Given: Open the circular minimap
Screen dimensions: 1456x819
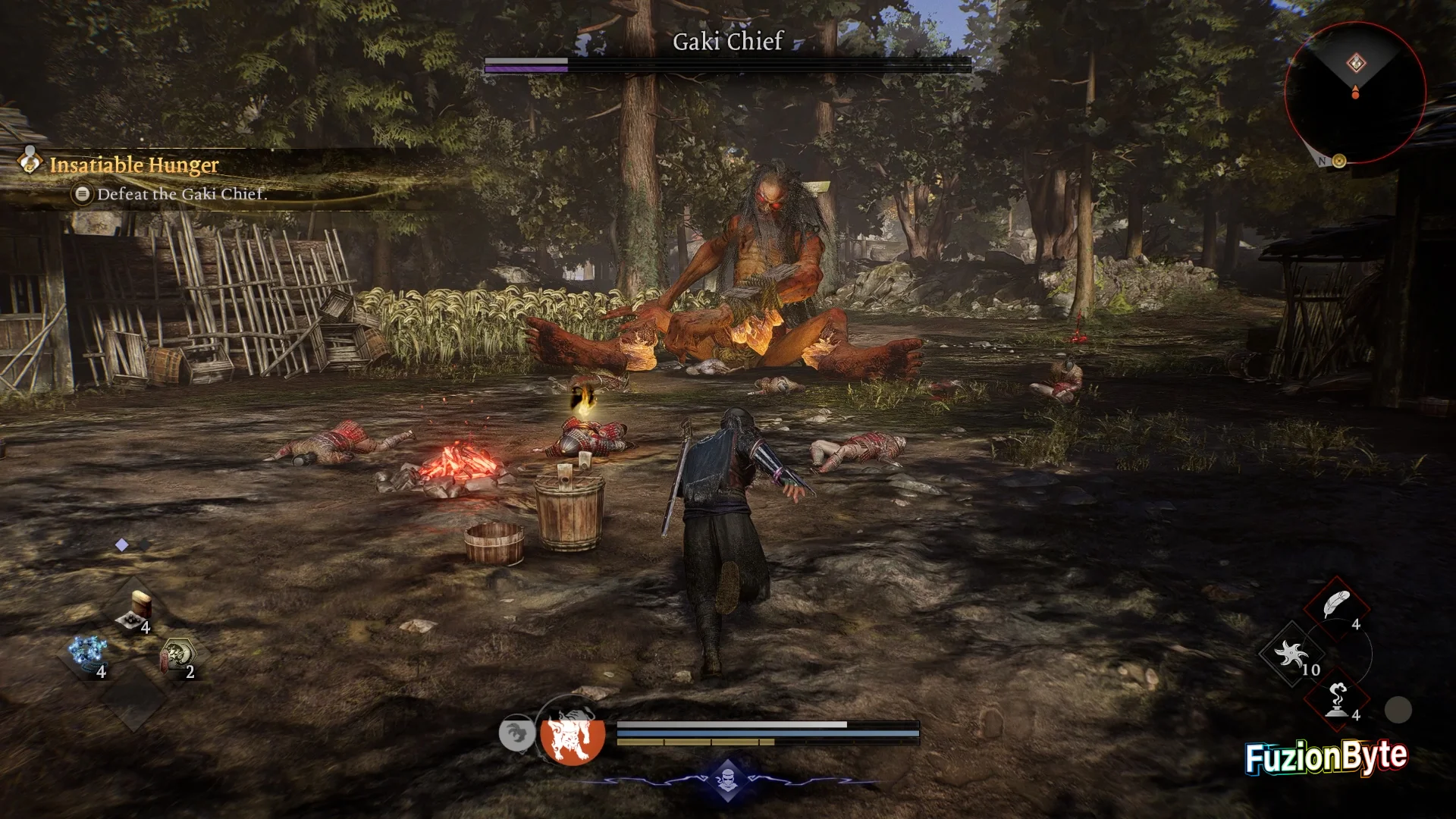Looking at the screenshot, I should [x=1354, y=93].
